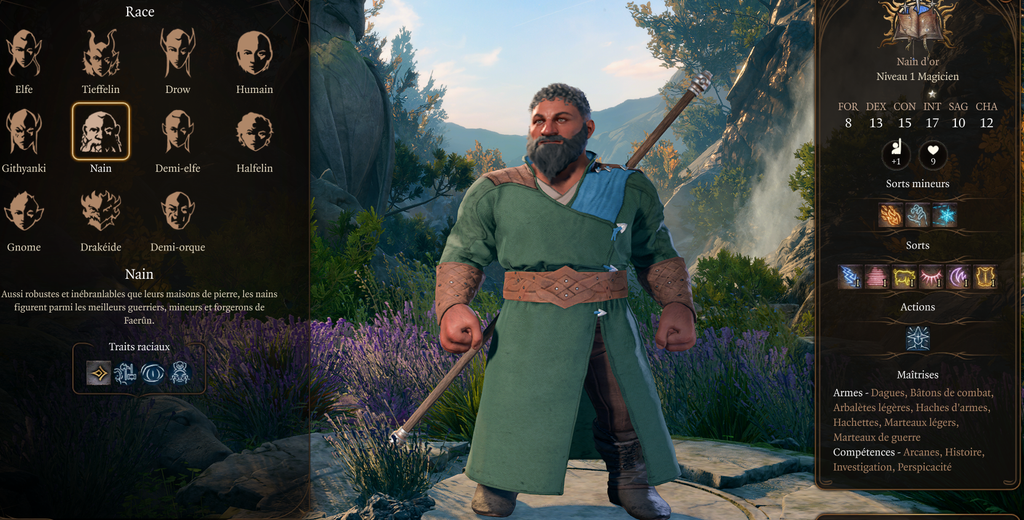Select the Humain race option
Viewport: 1024px width, 520px height.
point(254,53)
